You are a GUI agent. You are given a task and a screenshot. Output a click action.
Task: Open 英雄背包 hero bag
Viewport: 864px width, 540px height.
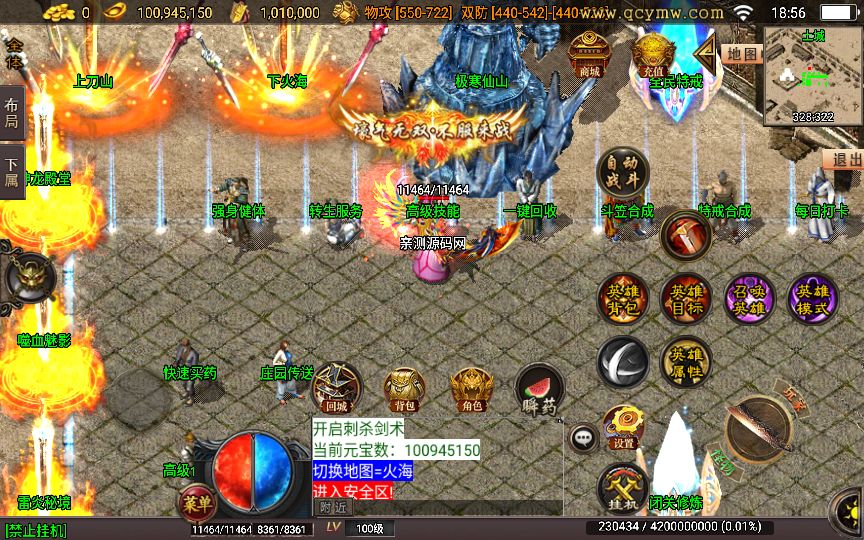click(x=623, y=299)
